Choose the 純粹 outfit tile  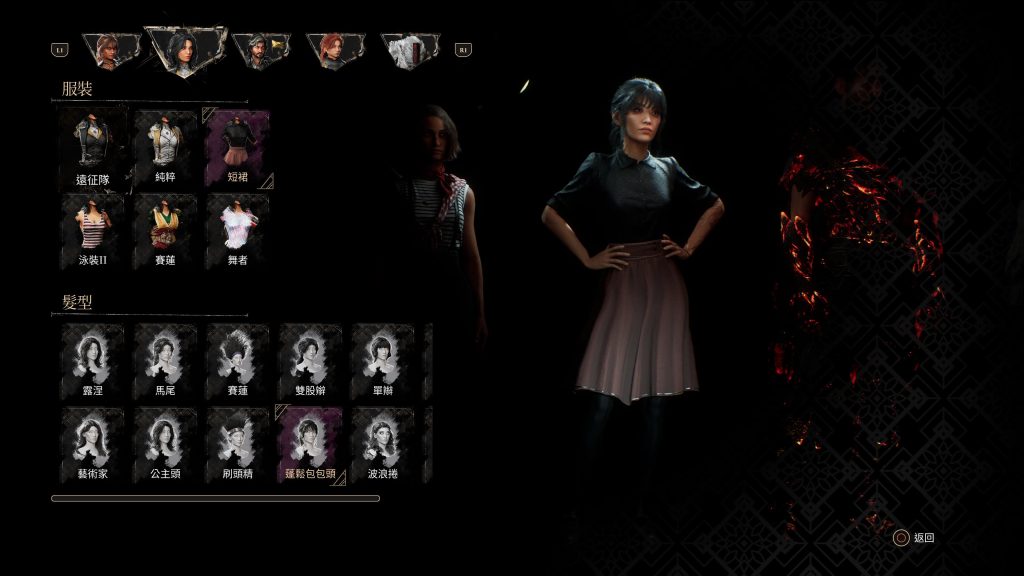click(x=165, y=150)
